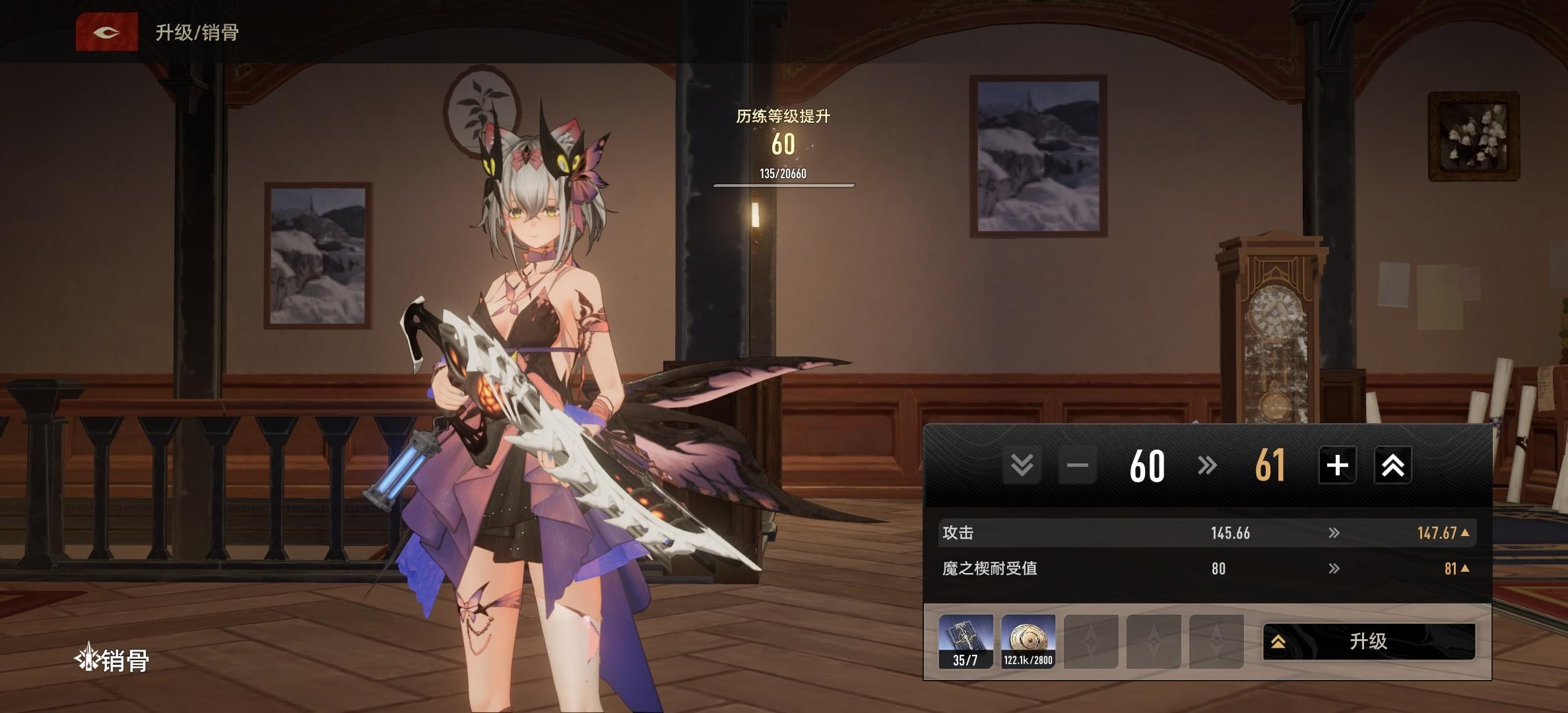
Task: Increase target level with the plus button
Action: [1337, 465]
